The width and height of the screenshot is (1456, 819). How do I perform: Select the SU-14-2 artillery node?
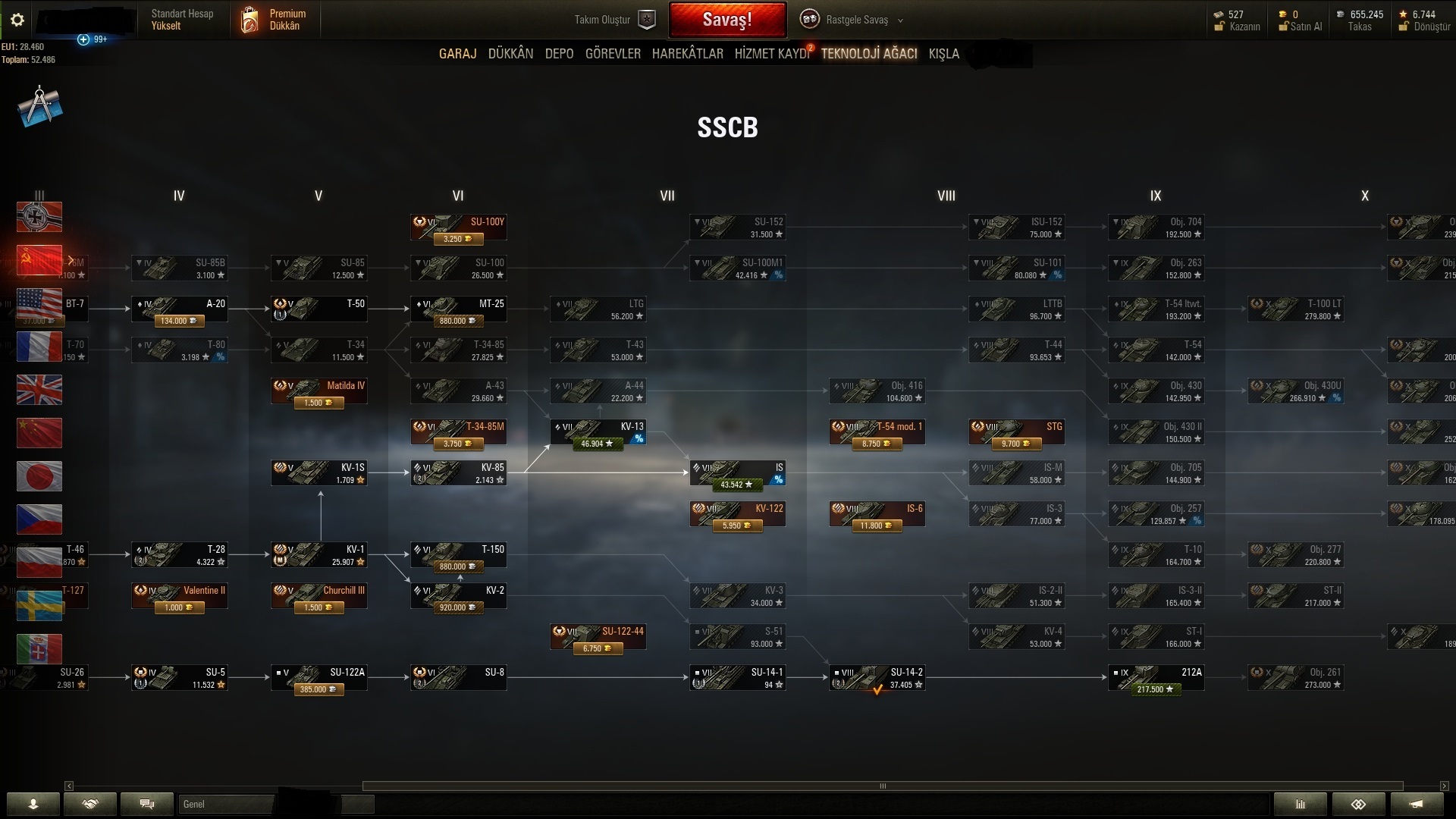click(x=877, y=678)
